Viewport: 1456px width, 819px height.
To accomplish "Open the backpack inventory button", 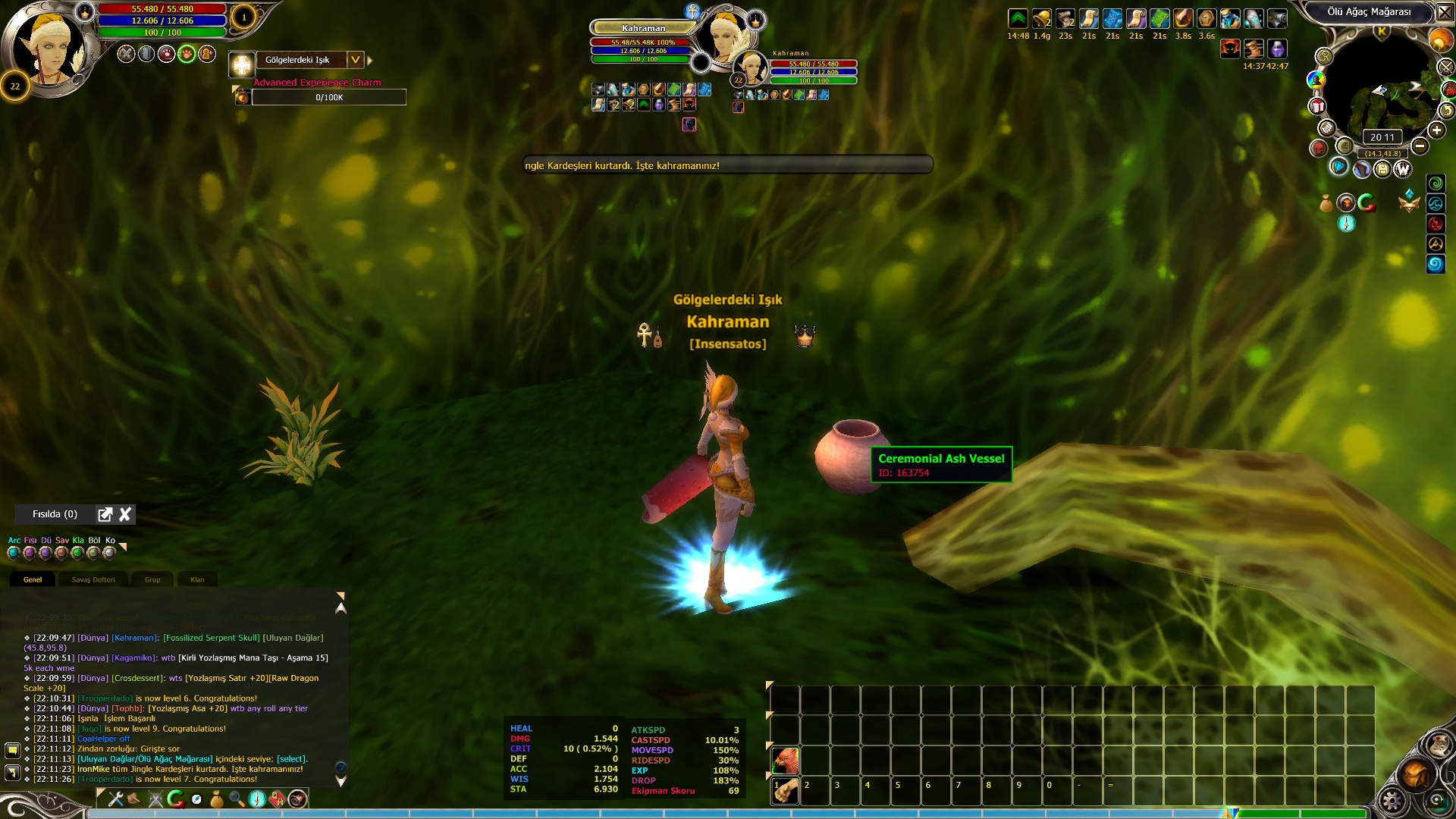I will tap(1415, 775).
